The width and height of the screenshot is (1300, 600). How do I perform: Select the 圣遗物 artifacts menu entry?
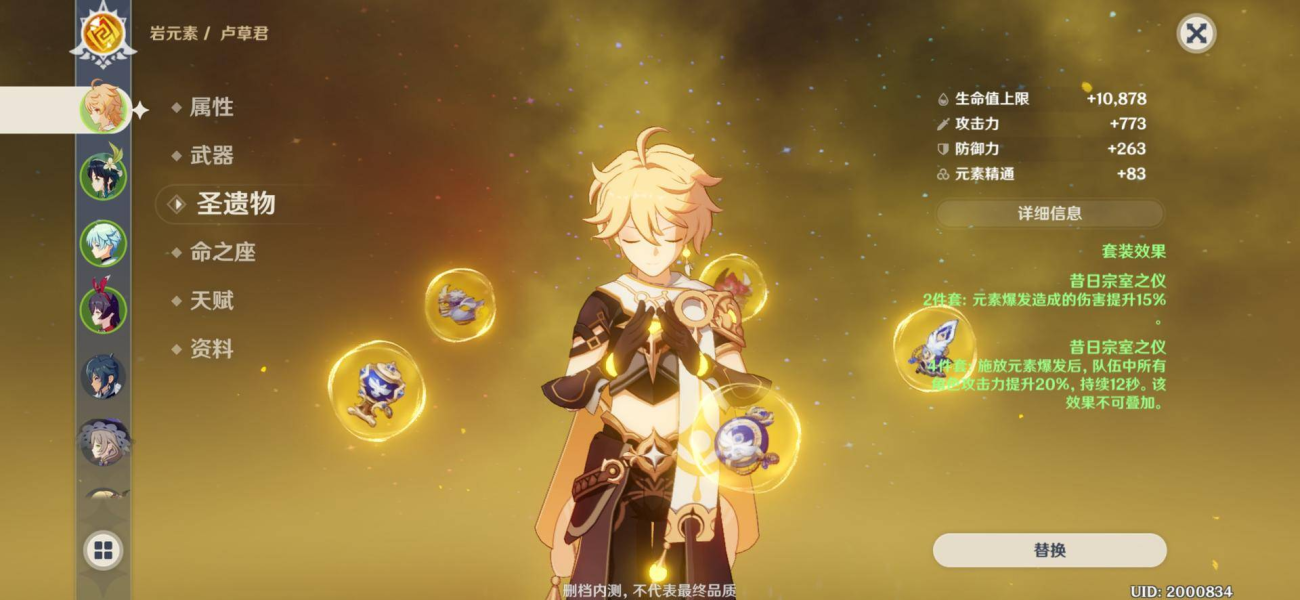234,204
